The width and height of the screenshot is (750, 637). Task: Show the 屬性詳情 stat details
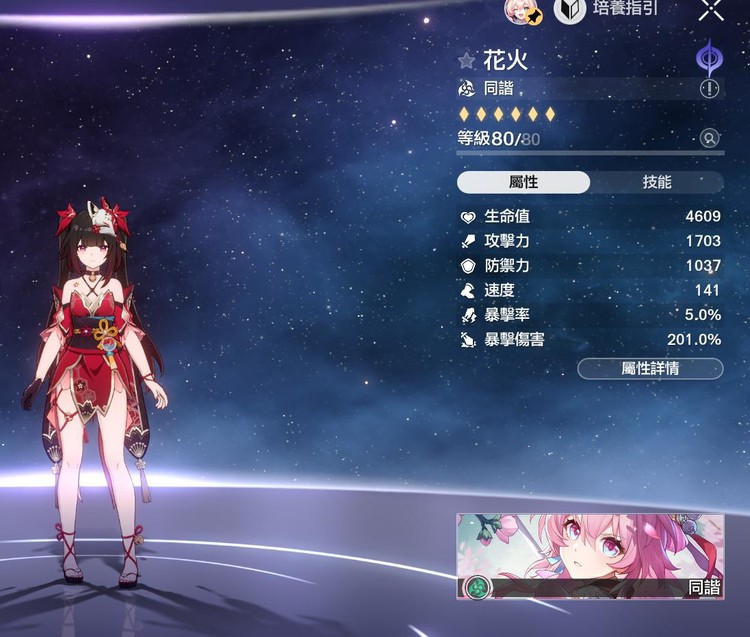[650, 368]
